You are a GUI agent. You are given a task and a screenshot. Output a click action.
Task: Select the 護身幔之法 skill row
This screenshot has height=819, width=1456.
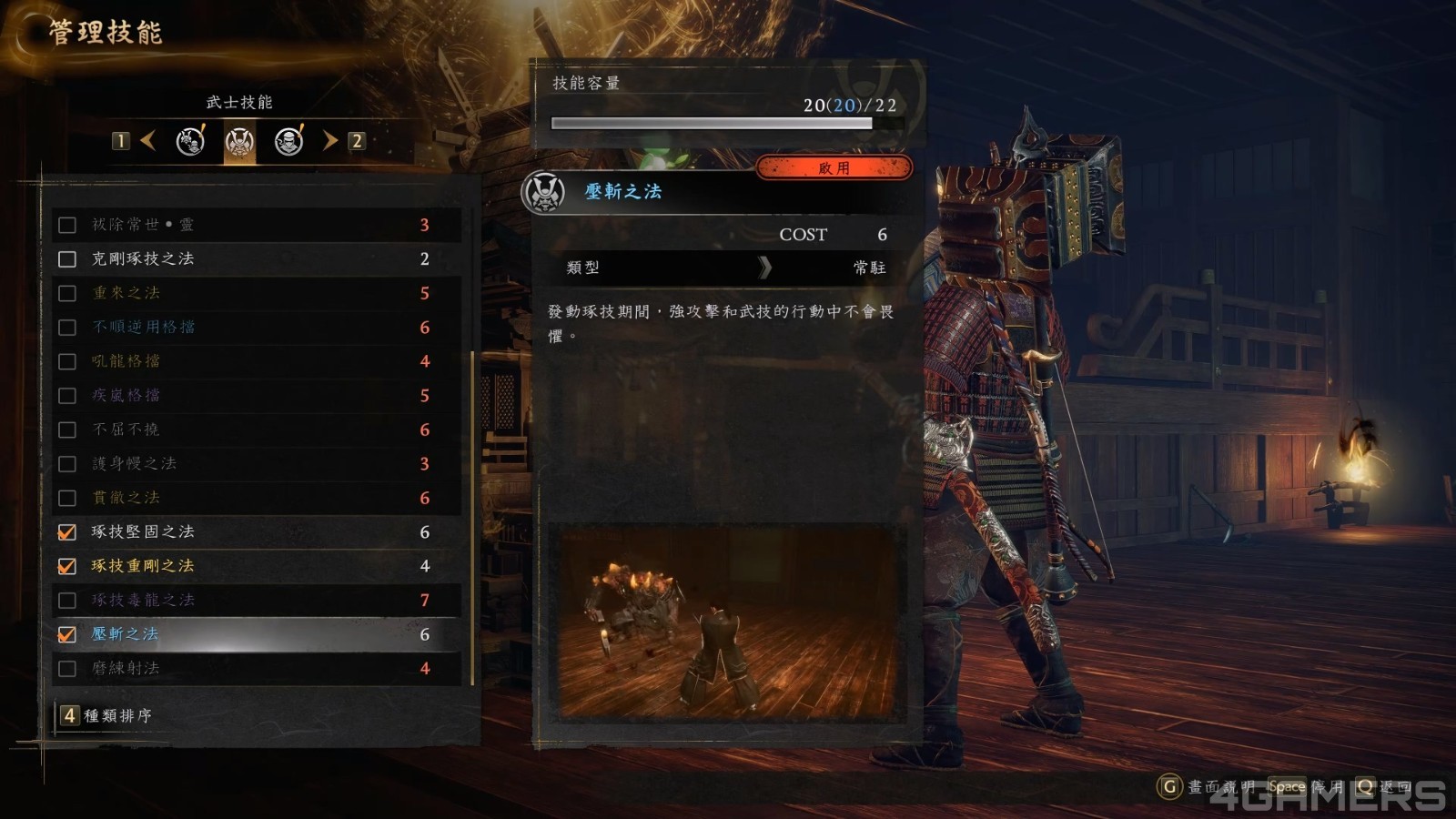coord(135,463)
